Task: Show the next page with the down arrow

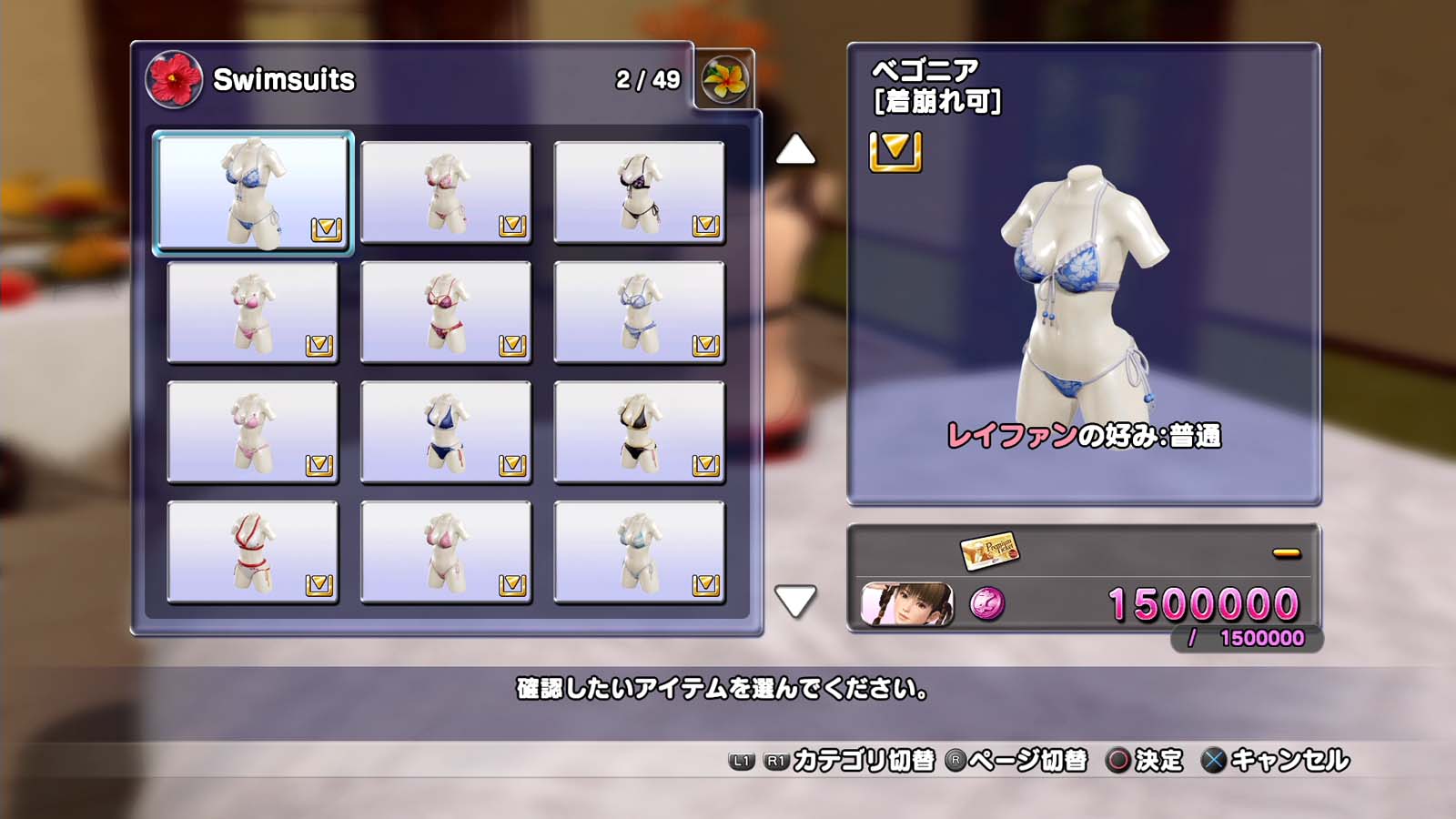Action: pos(795,601)
